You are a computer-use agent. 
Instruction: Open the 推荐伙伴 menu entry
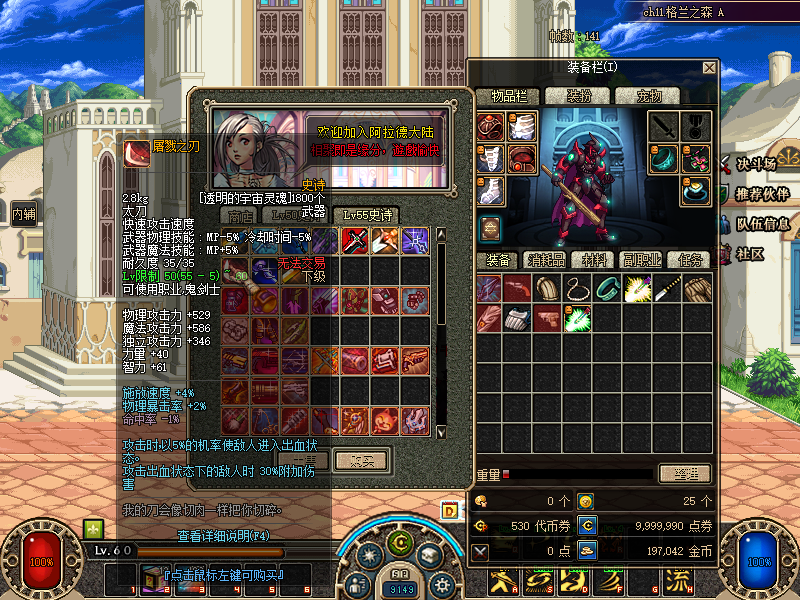762,193
